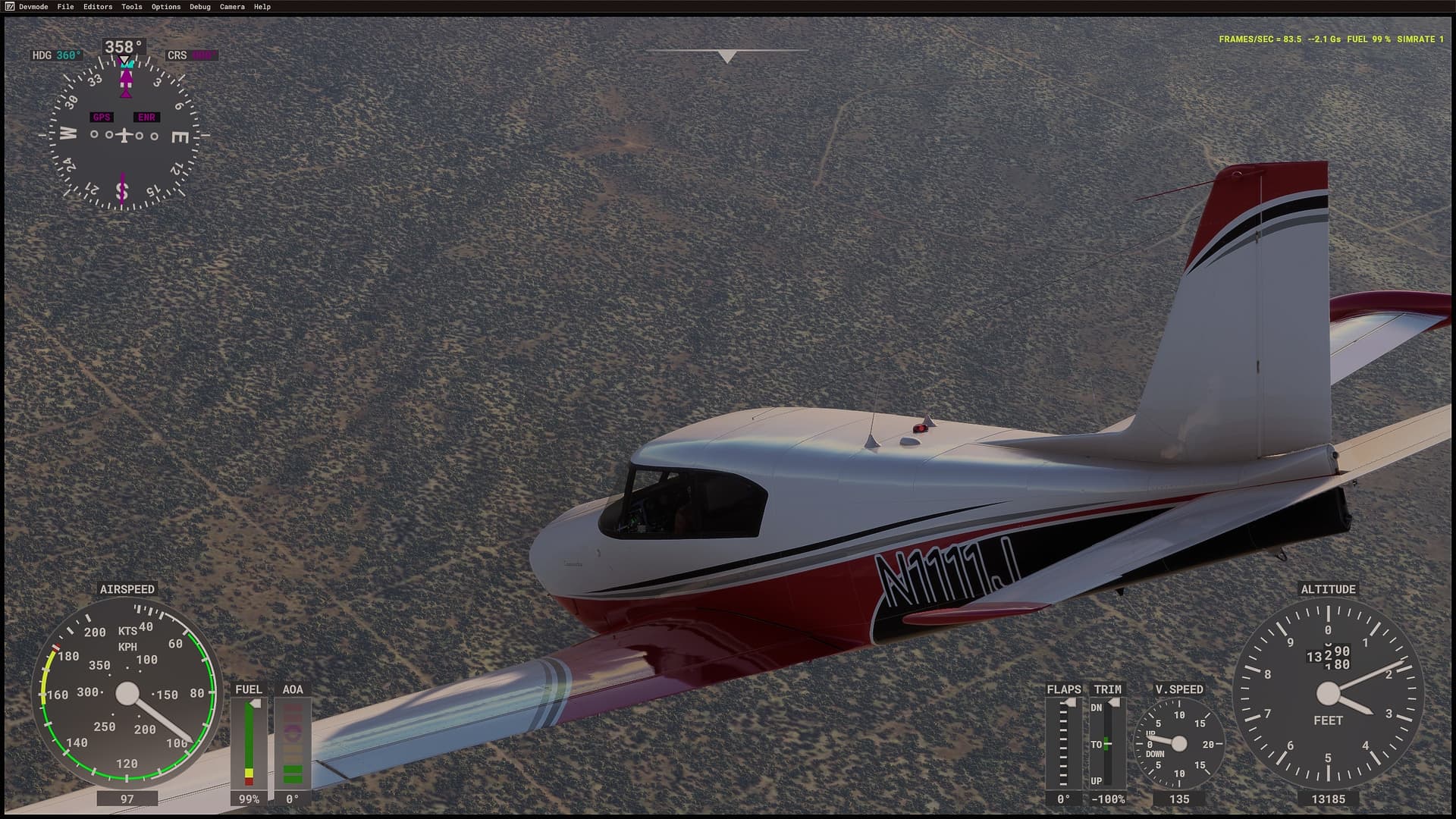Screen dimensions: 1456x819
Task: Open the File menu
Action: click(66, 7)
